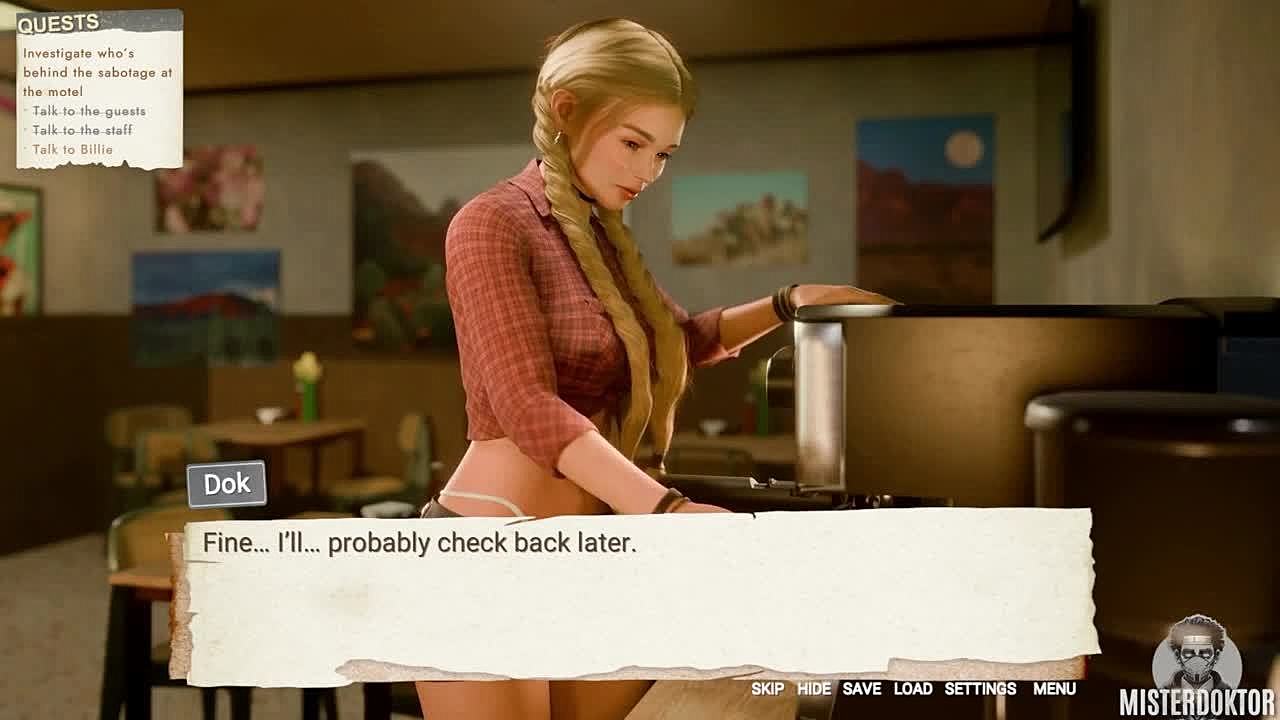This screenshot has height=720, width=1280.
Task: Open the LOAD game screen
Action: 912,689
